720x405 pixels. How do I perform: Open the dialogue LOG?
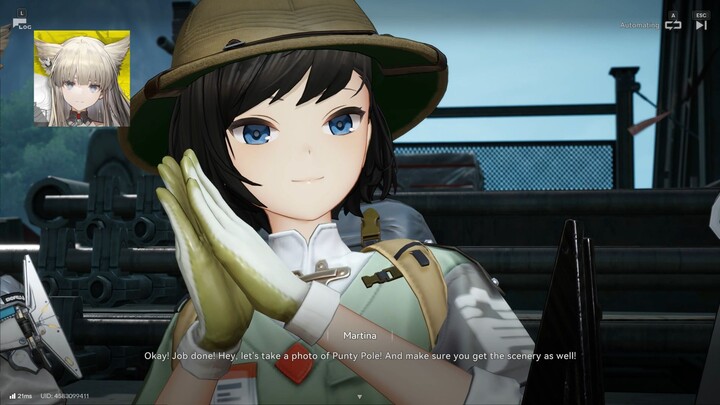(x=21, y=22)
